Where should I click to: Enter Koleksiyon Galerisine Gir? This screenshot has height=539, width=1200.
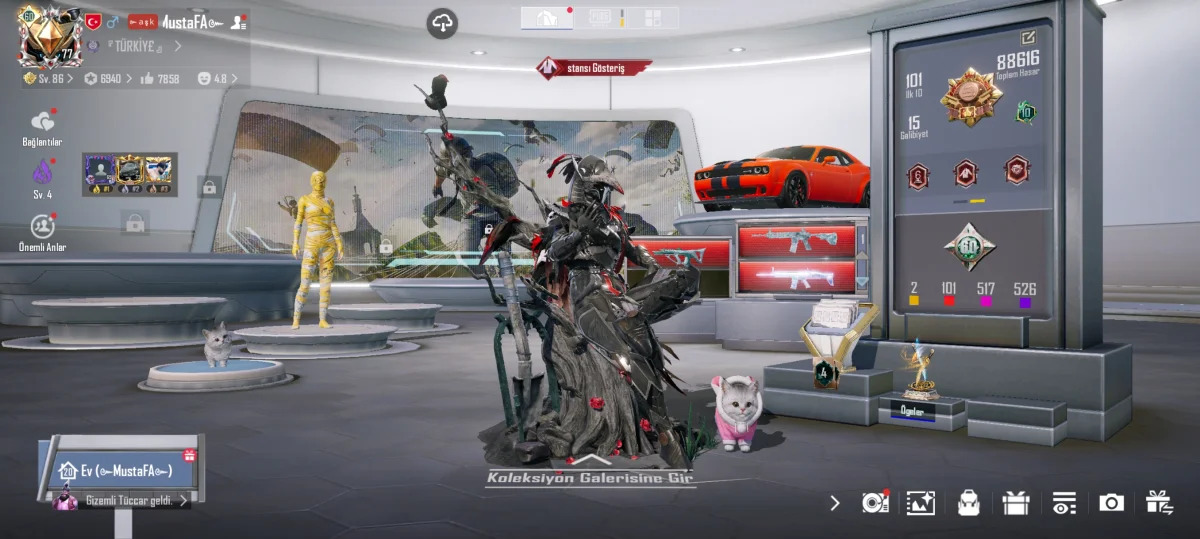click(x=590, y=477)
